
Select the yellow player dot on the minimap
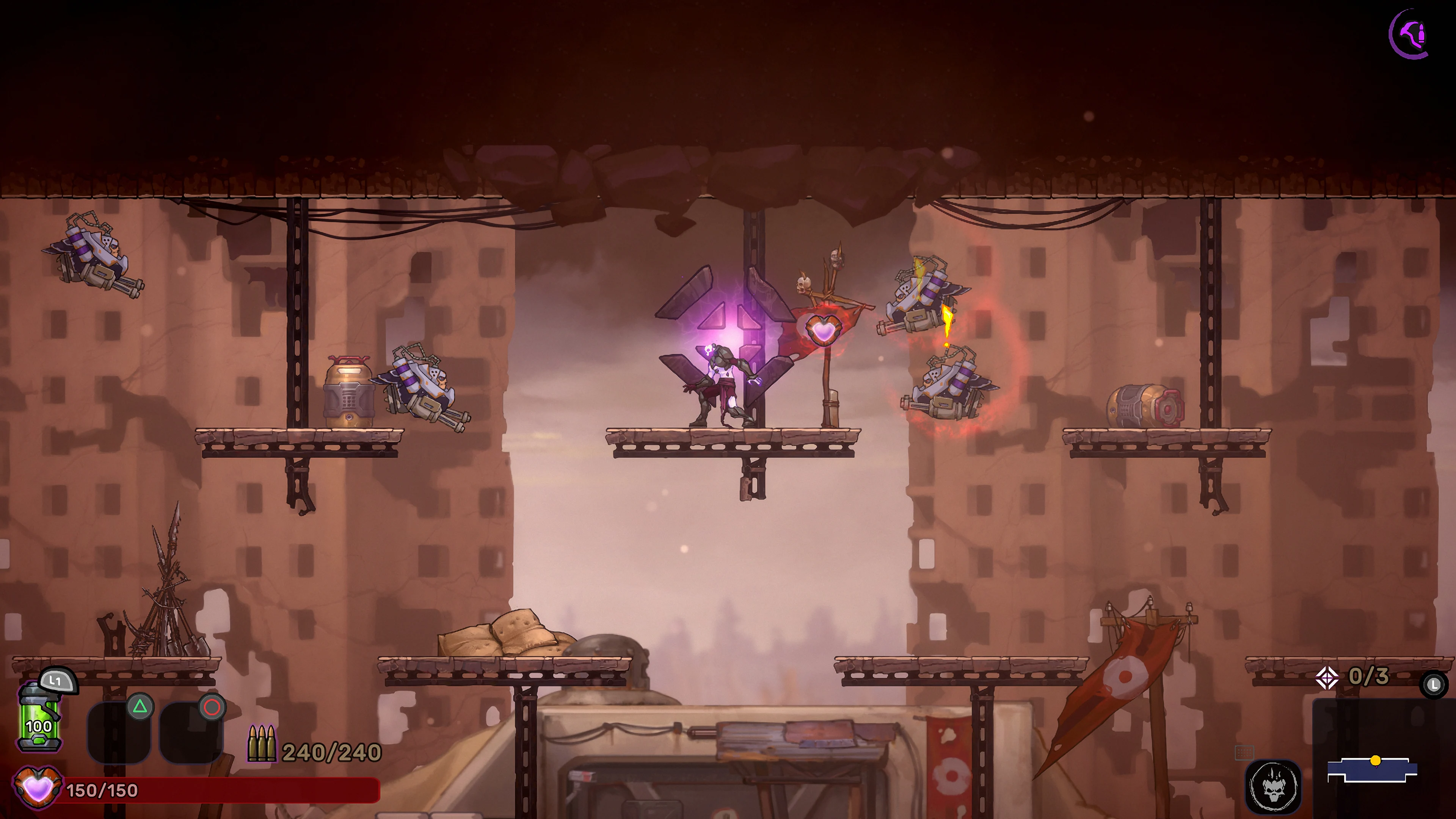(1376, 761)
